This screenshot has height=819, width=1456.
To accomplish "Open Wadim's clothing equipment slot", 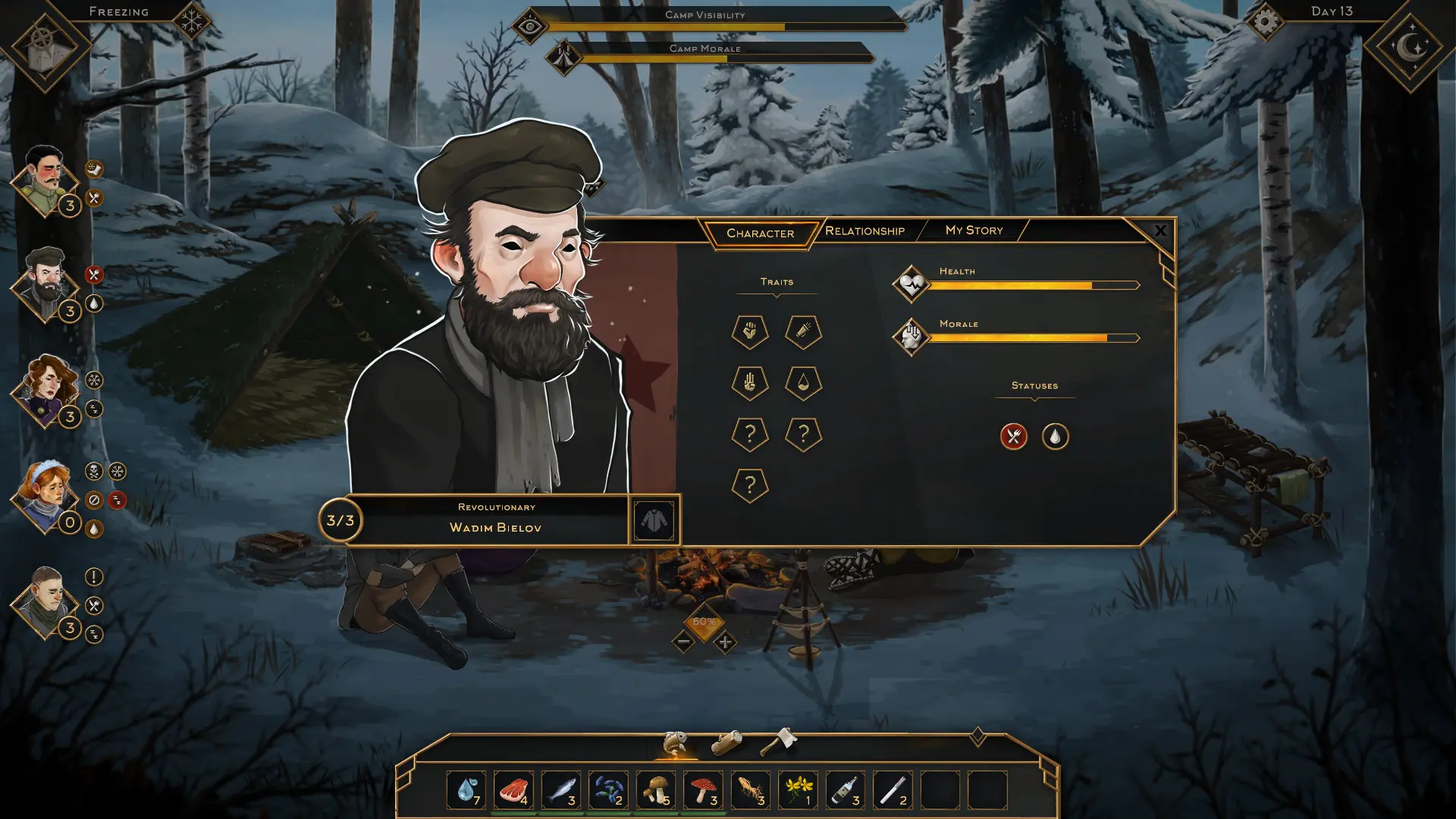I will 654,519.
